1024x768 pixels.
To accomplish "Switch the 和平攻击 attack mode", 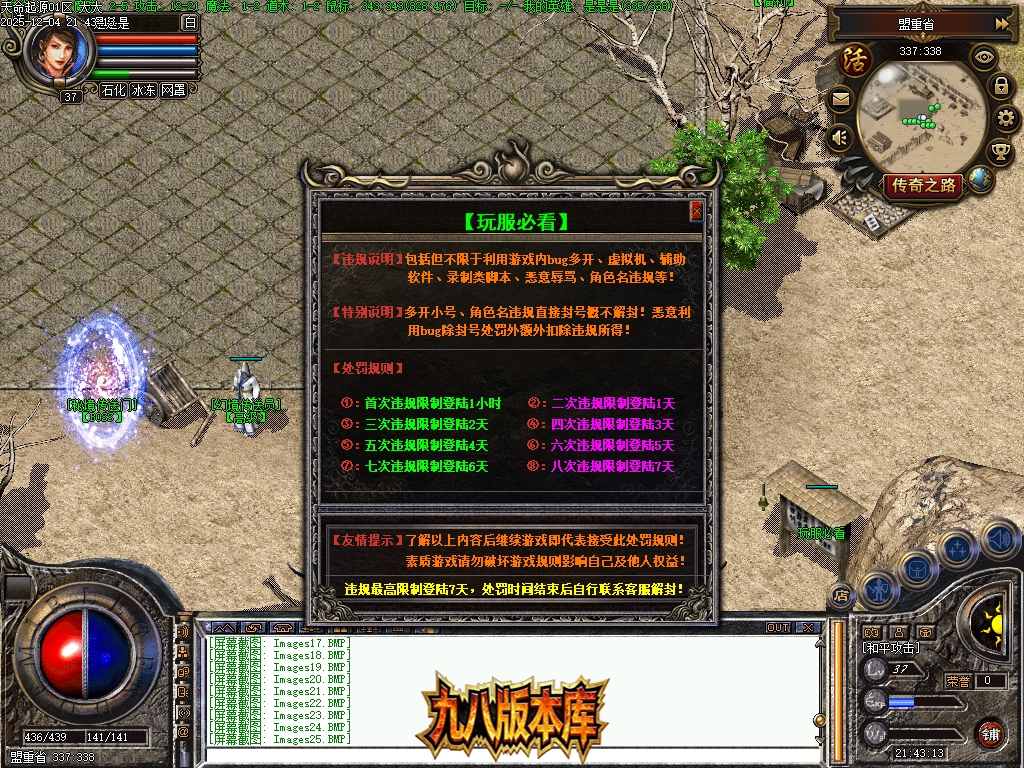I will coord(891,648).
